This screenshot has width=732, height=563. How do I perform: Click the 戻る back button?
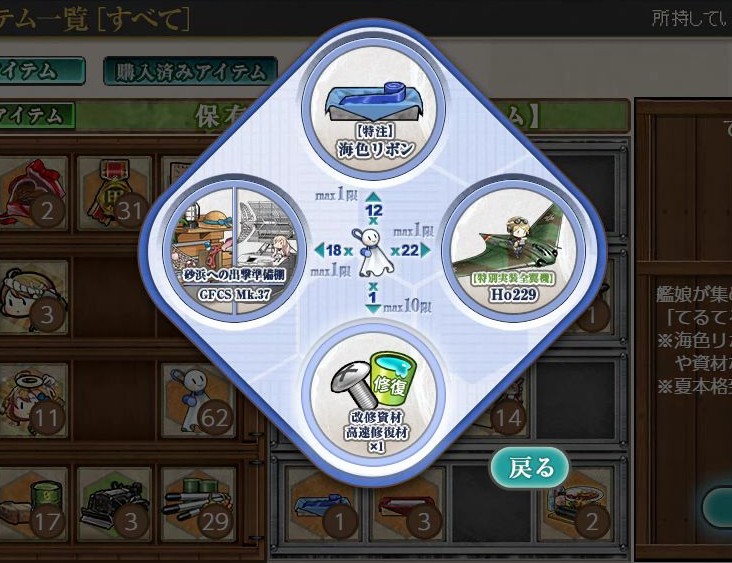[529, 467]
